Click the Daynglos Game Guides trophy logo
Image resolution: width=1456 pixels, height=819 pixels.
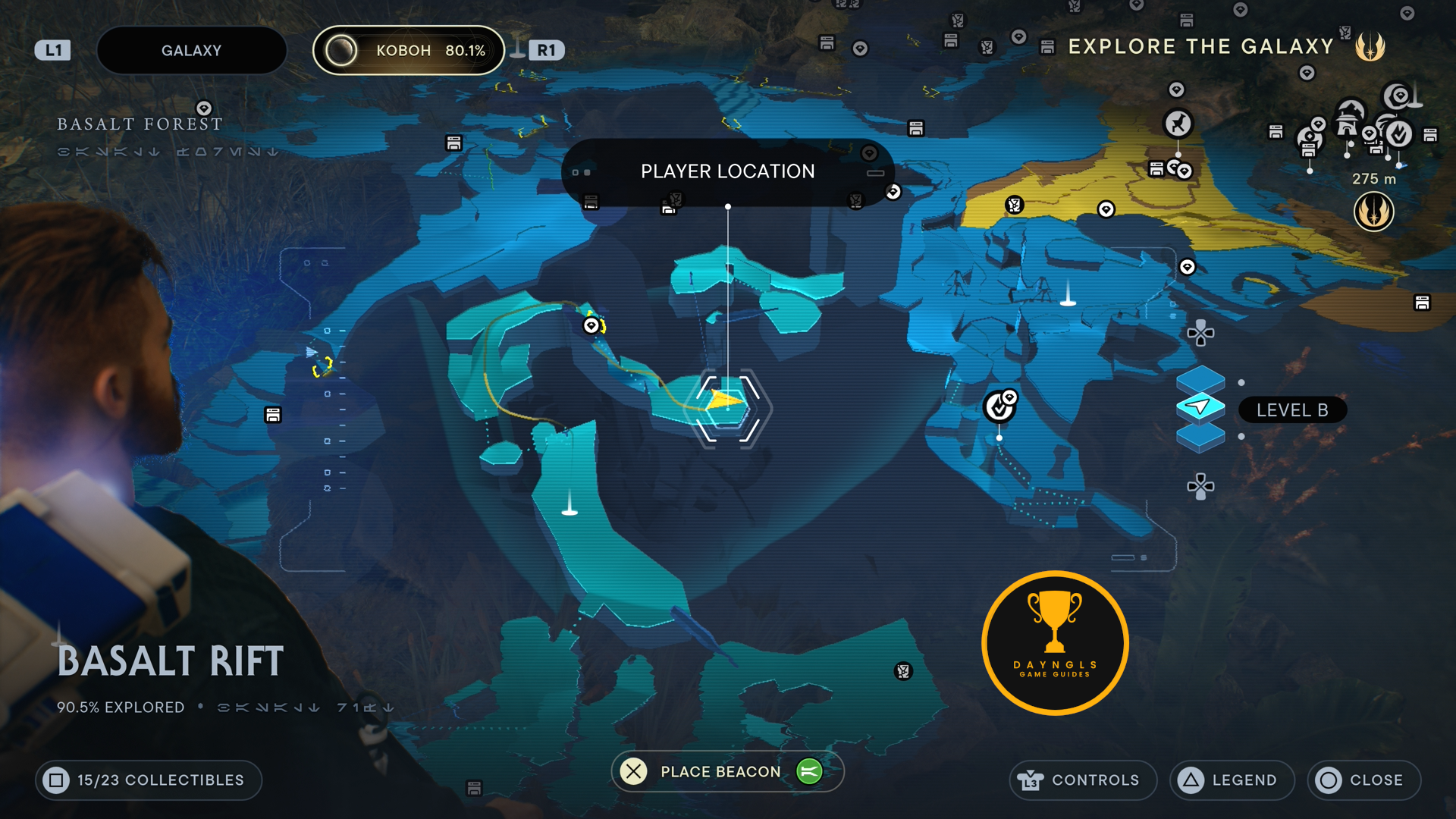pos(1055,643)
